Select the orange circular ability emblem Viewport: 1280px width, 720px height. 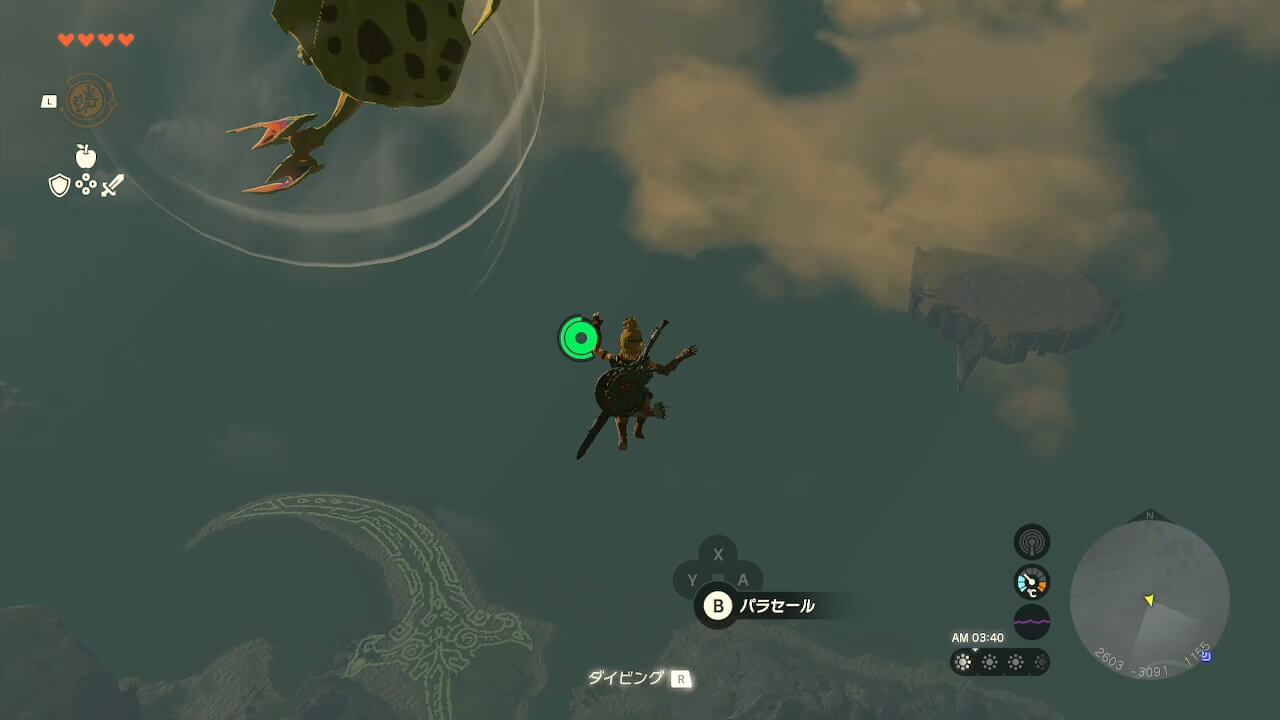point(89,100)
